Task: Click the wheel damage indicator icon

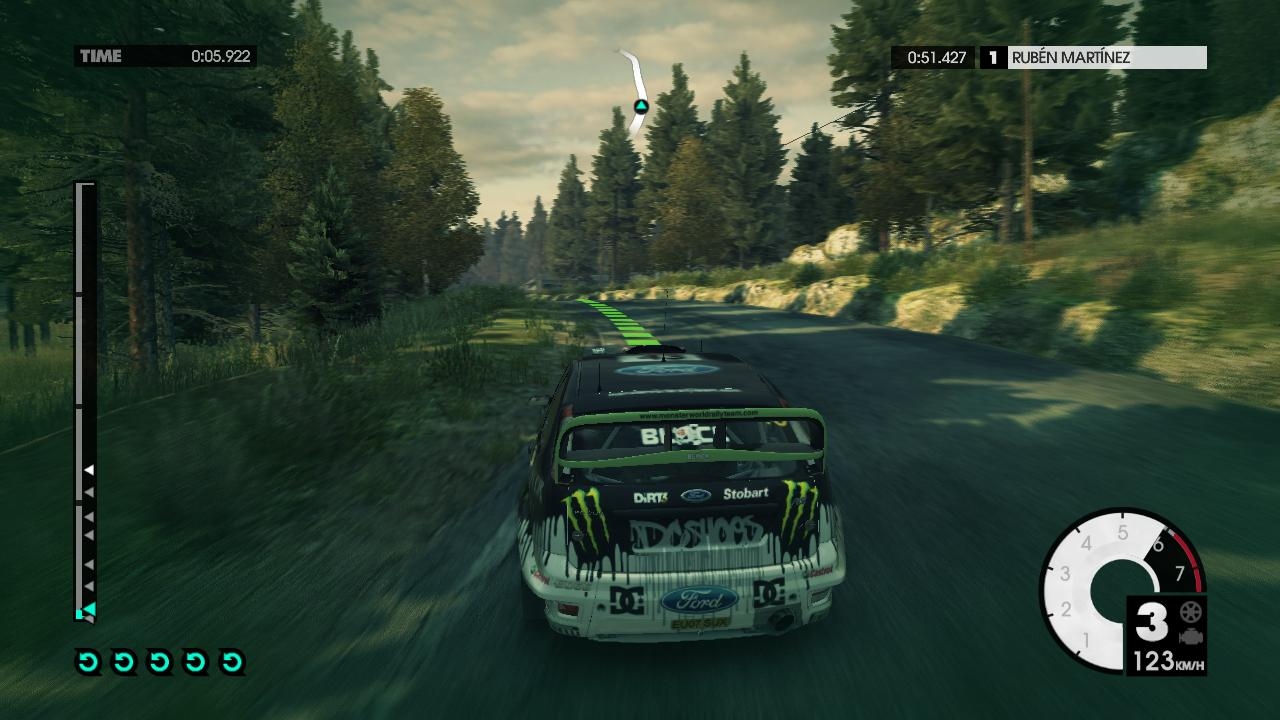Action: [1190, 612]
